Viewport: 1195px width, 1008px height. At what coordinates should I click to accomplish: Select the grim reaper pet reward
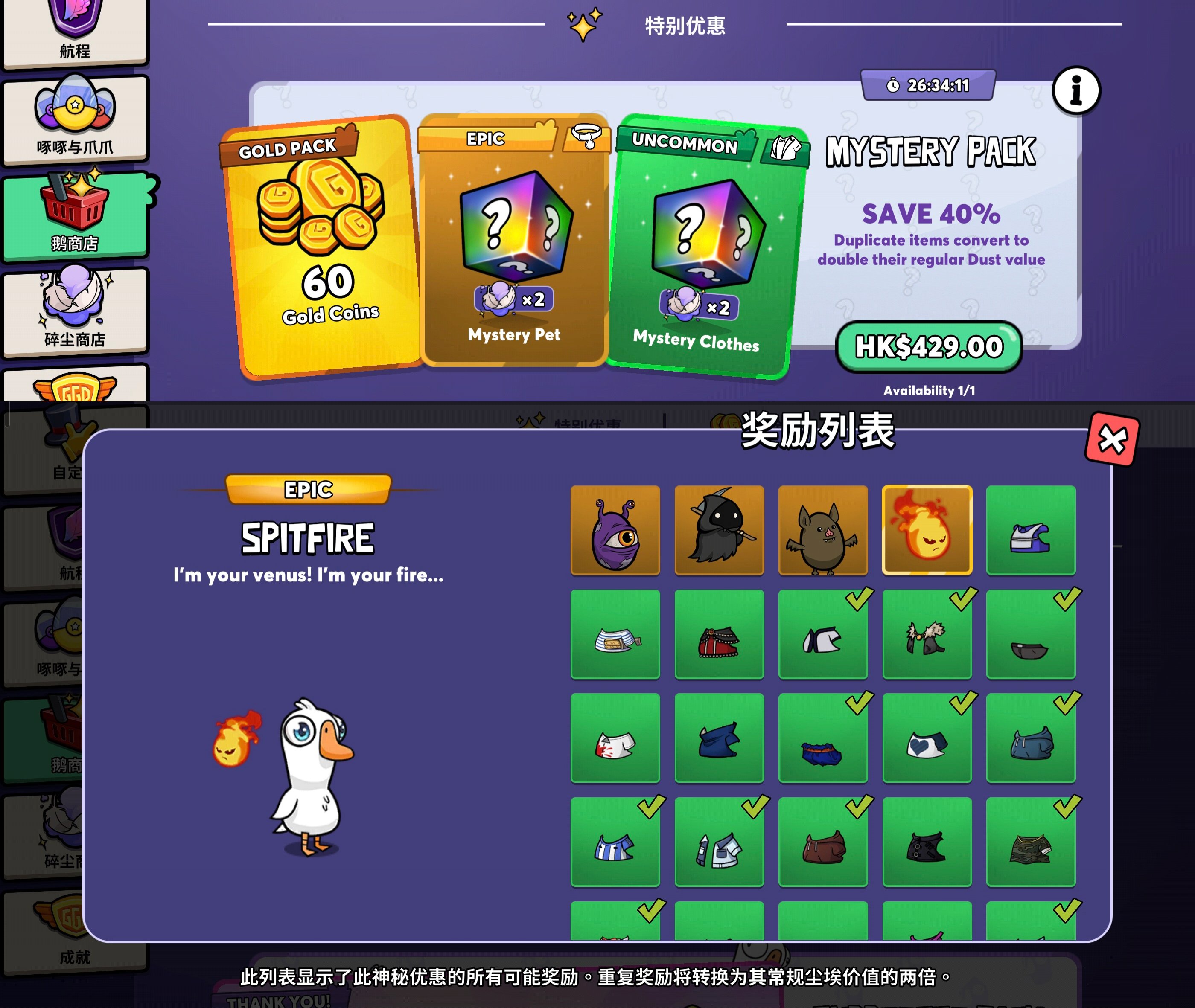point(719,530)
